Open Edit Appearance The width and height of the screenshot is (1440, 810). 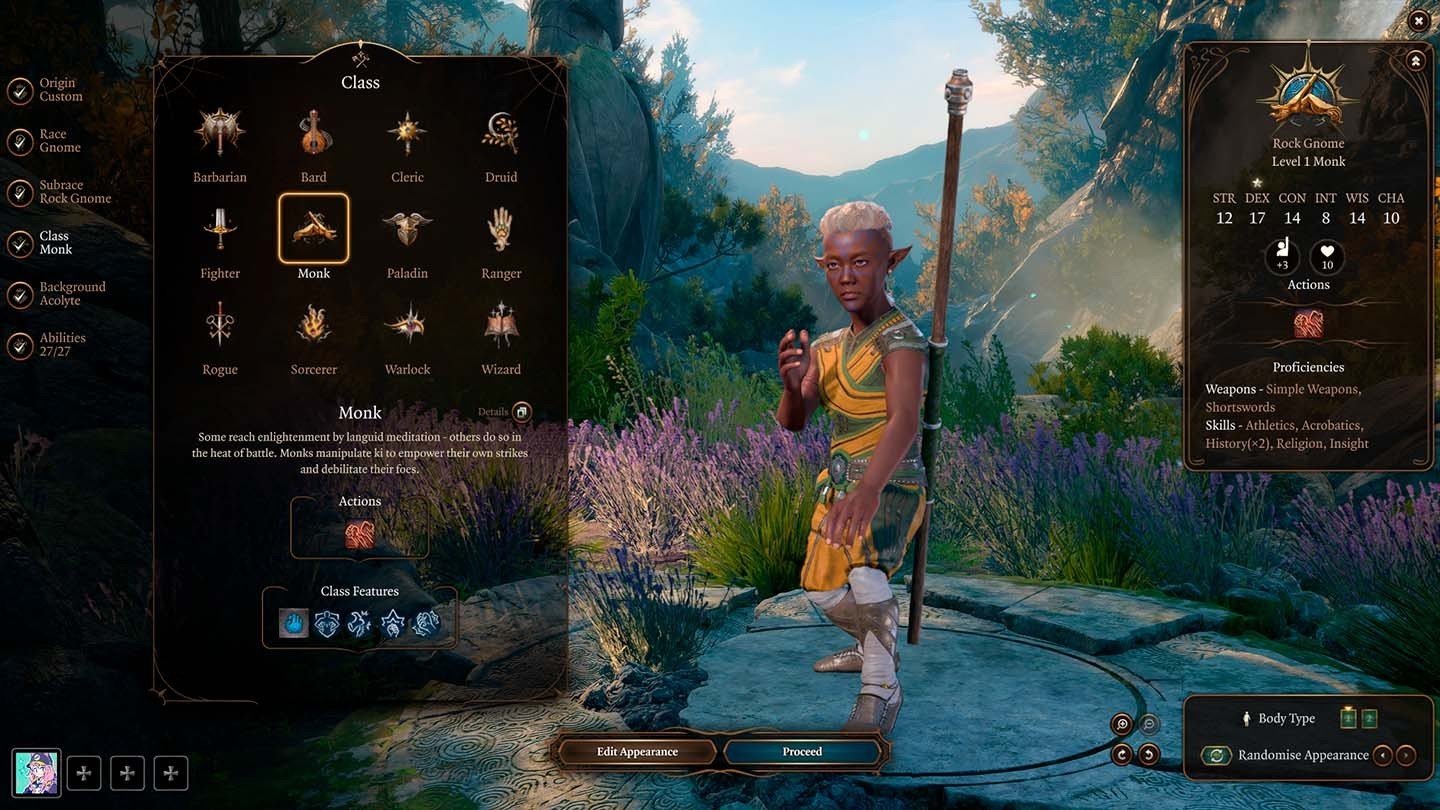(638, 752)
